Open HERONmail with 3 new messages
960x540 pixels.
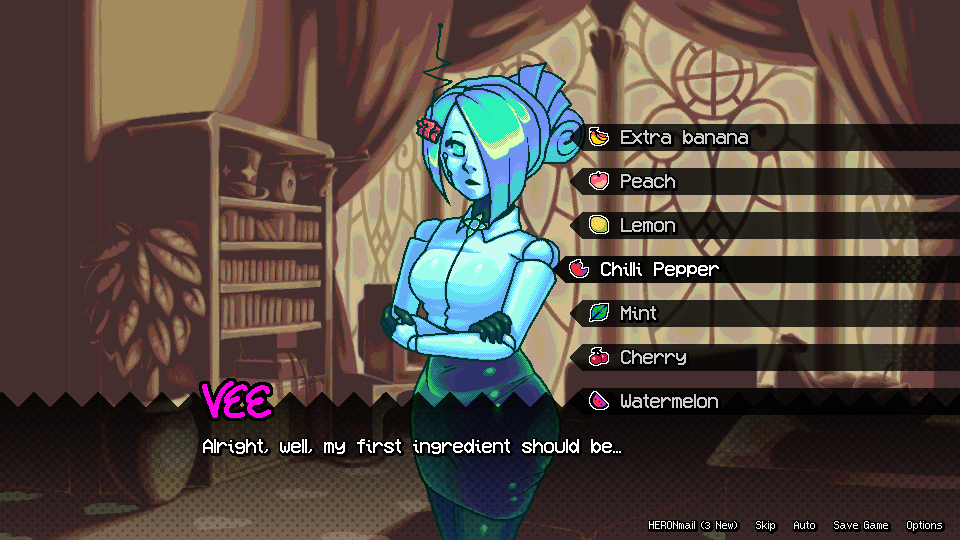click(x=692, y=526)
